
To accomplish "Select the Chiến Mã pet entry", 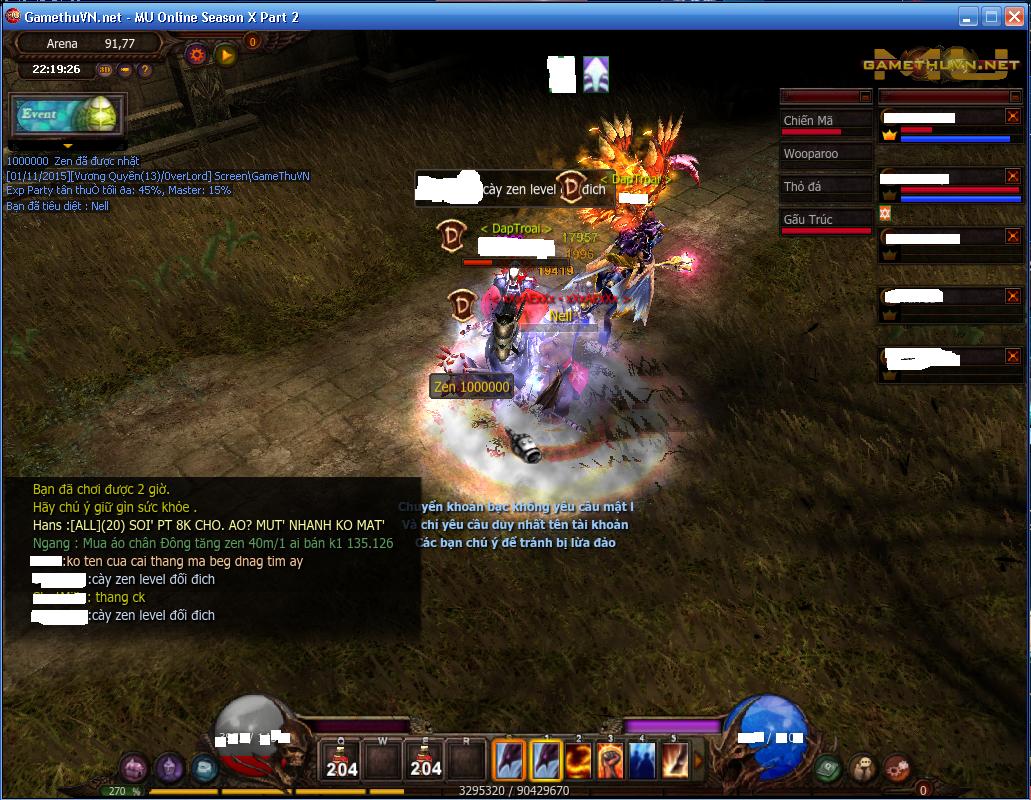I will tap(825, 121).
